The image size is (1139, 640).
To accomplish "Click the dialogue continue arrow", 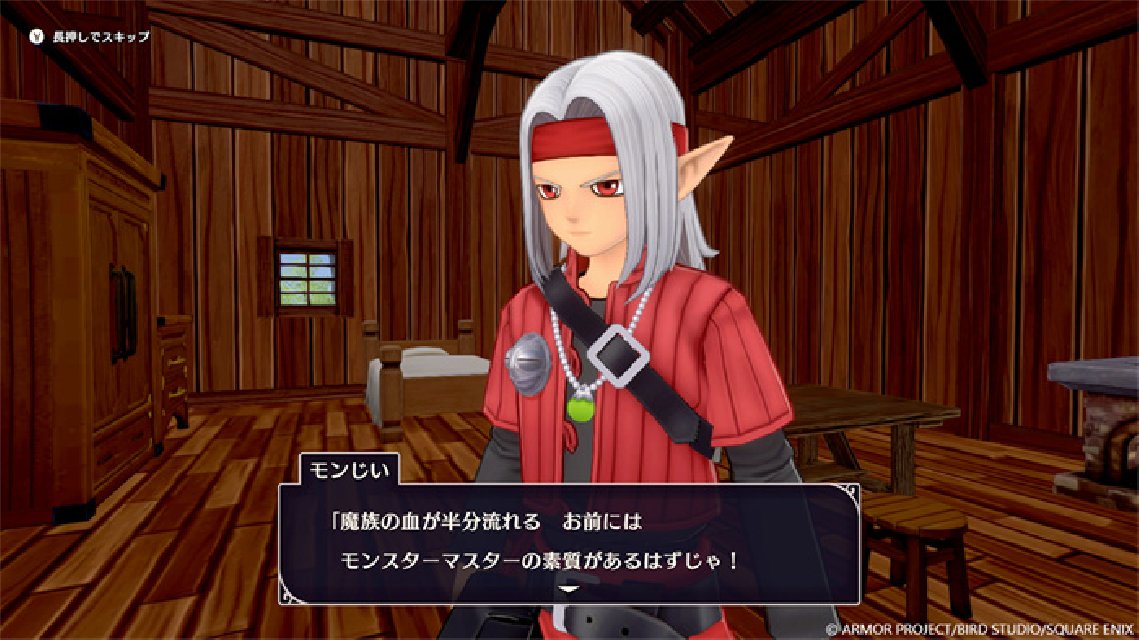I will [568, 590].
